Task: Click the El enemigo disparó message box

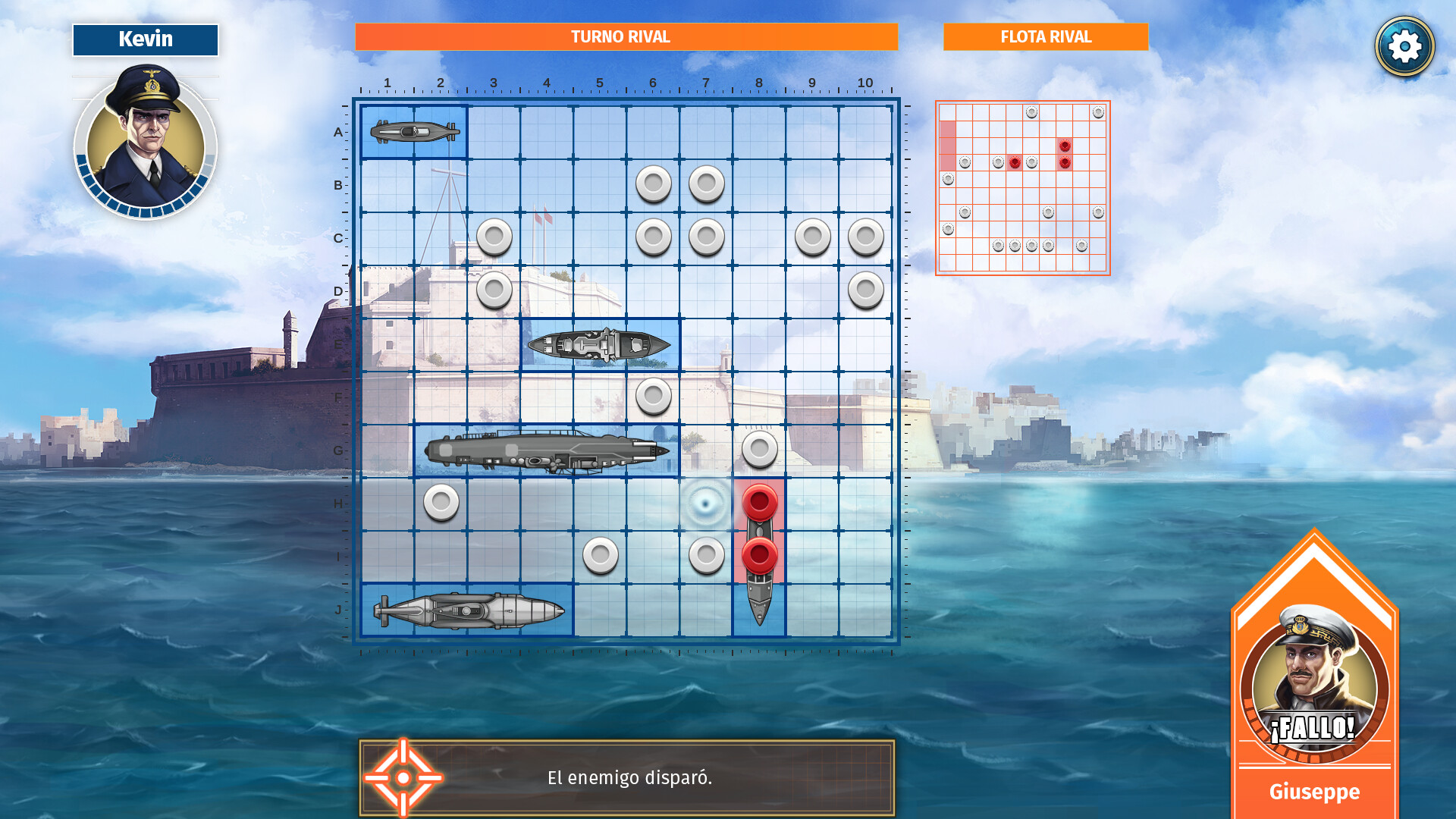Action: pos(629,777)
